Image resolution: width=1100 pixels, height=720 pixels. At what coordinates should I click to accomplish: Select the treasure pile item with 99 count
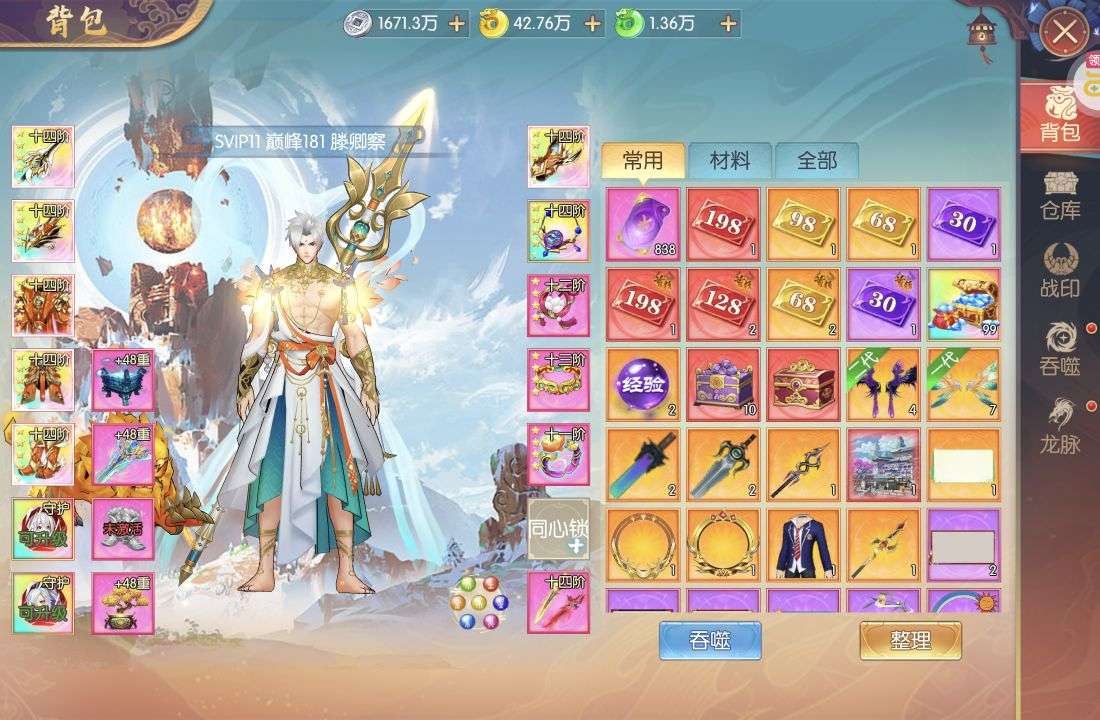[x=963, y=304]
